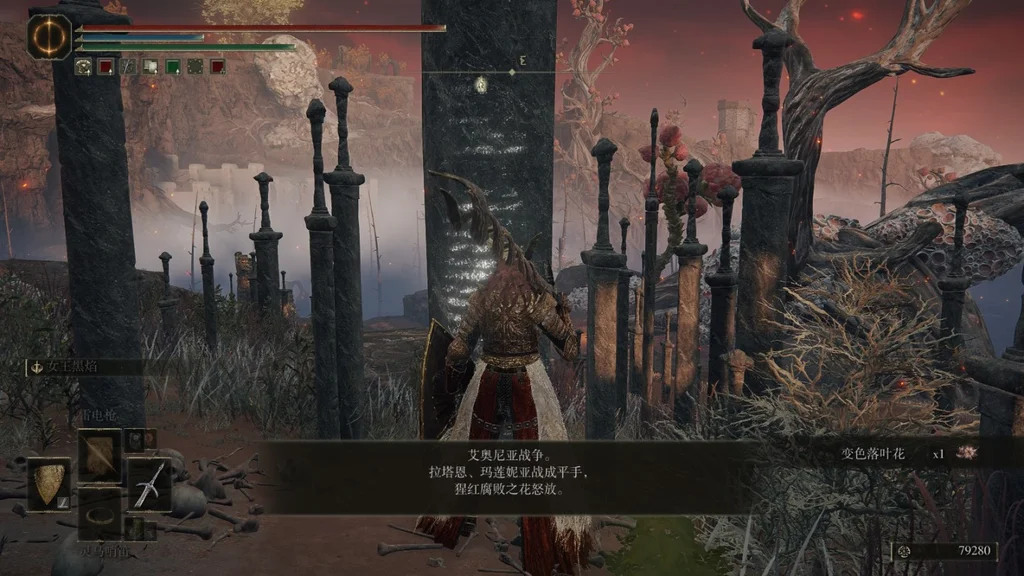Use the Spectral Steed Whistle item slot

[x=100, y=510]
